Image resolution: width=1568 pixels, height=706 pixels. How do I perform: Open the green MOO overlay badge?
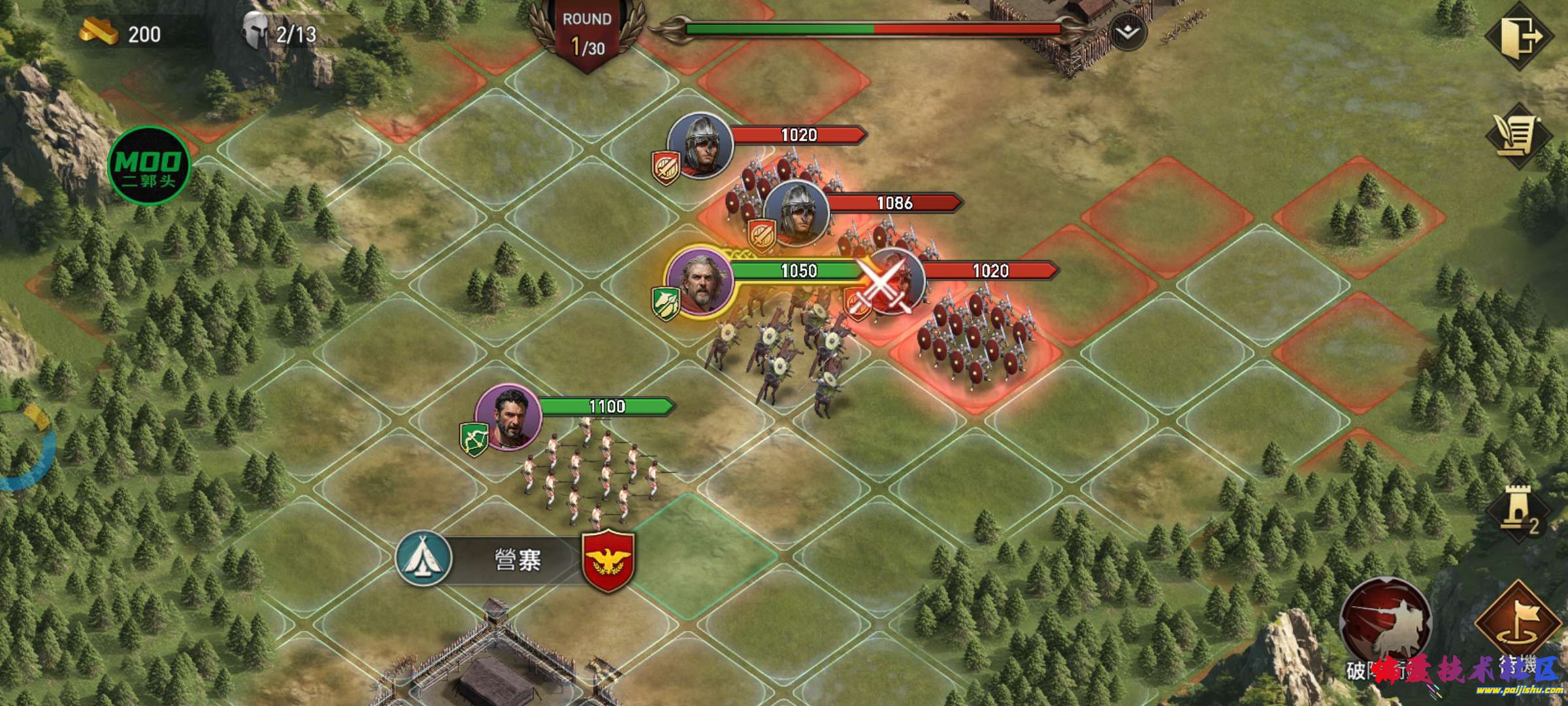click(x=149, y=165)
